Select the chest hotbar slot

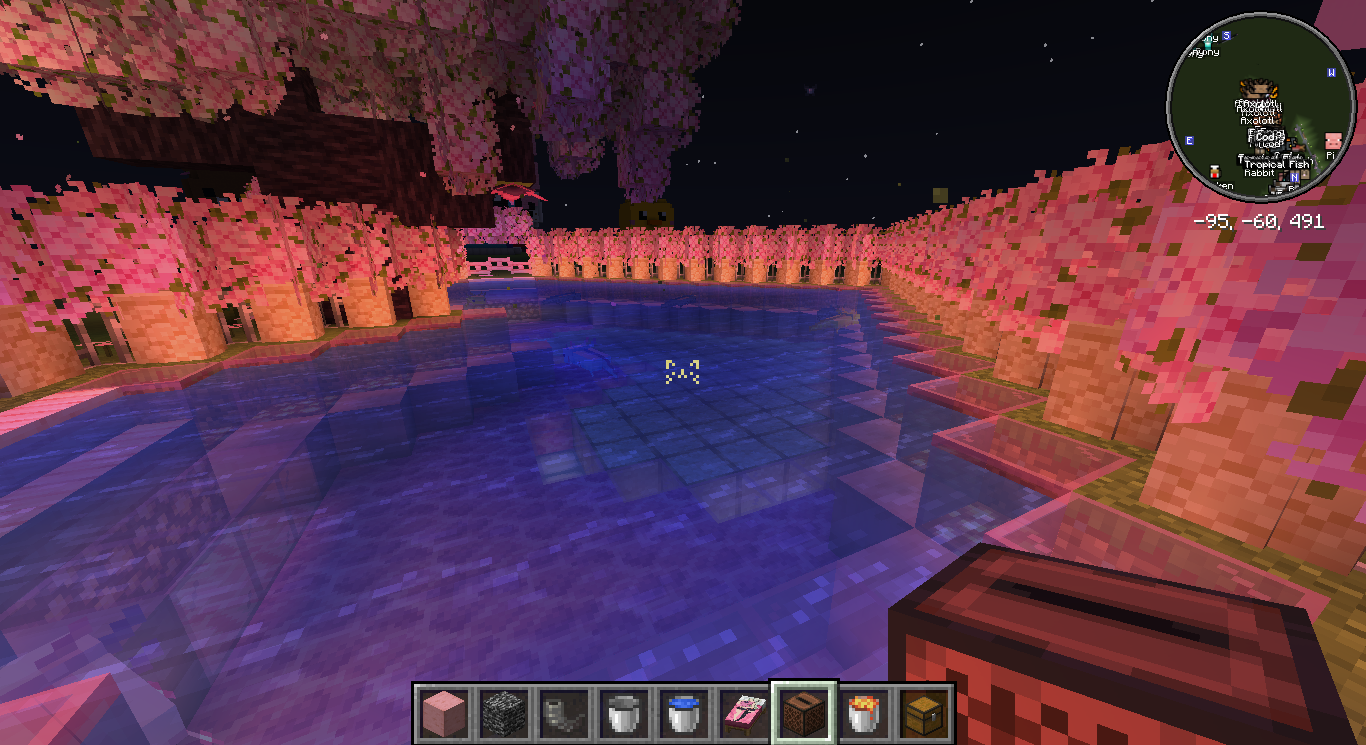(922, 715)
